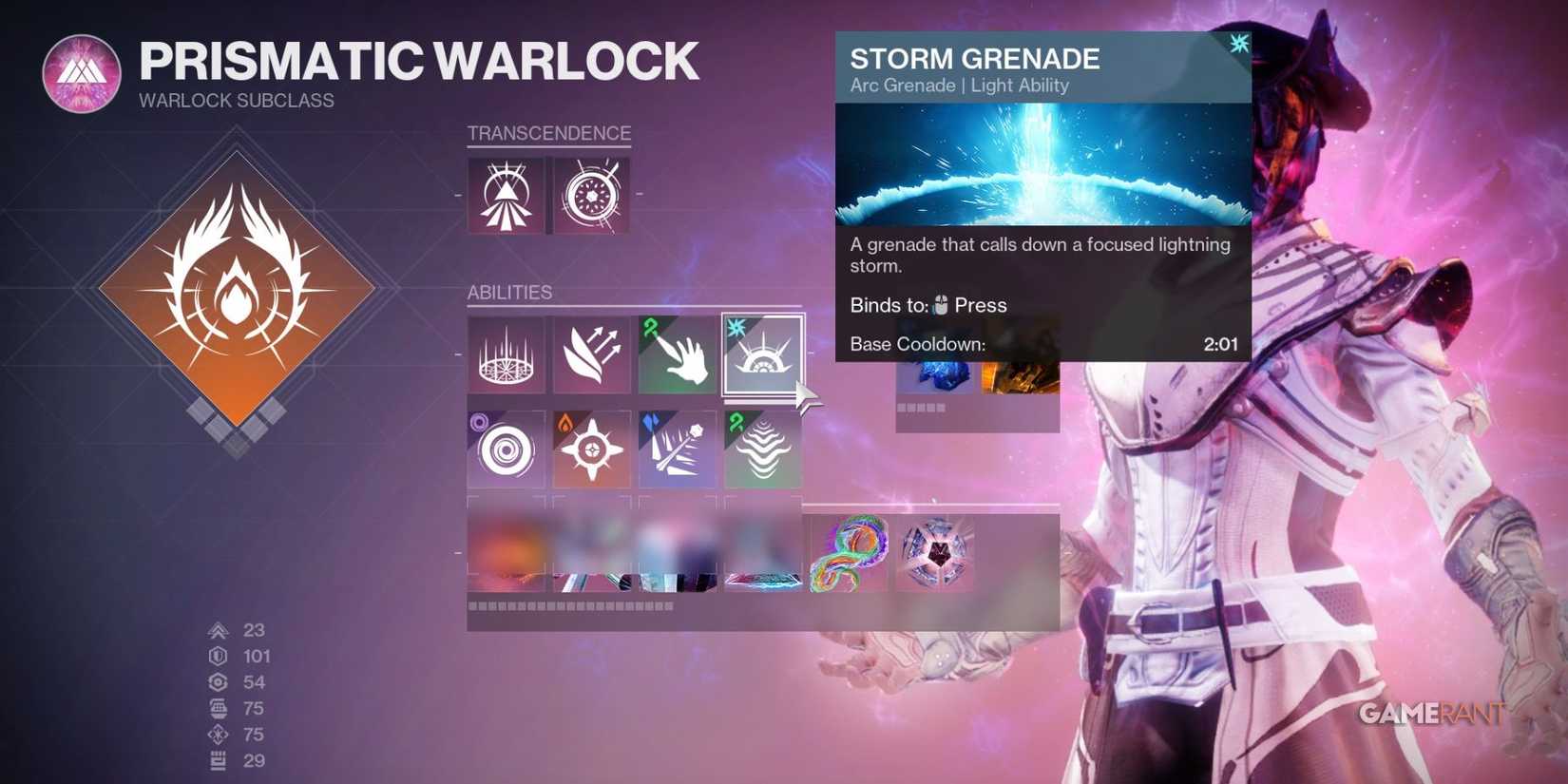Click the TRANSCENDENCE section label
Viewport: 1568px width, 784px height.
tap(549, 133)
